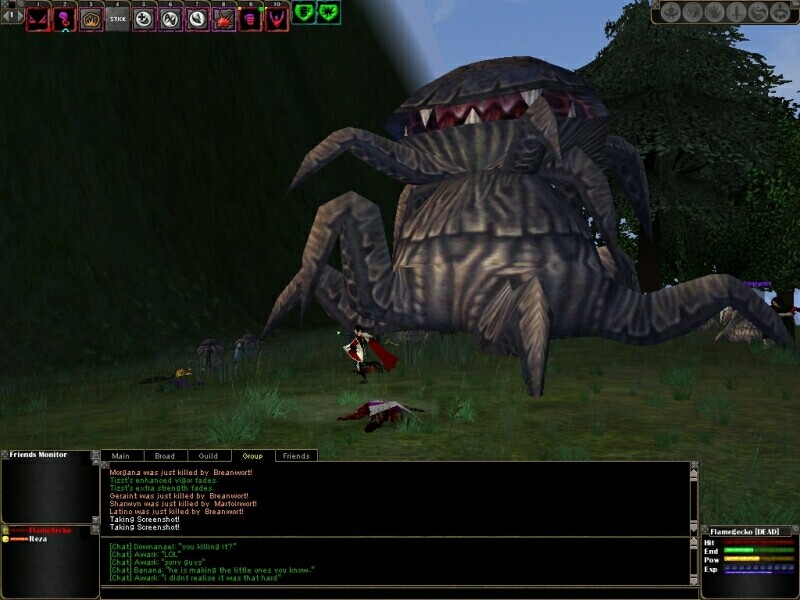Activate the flame ability in slot 3
This screenshot has height=600, width=800.
tap(91, 18)
